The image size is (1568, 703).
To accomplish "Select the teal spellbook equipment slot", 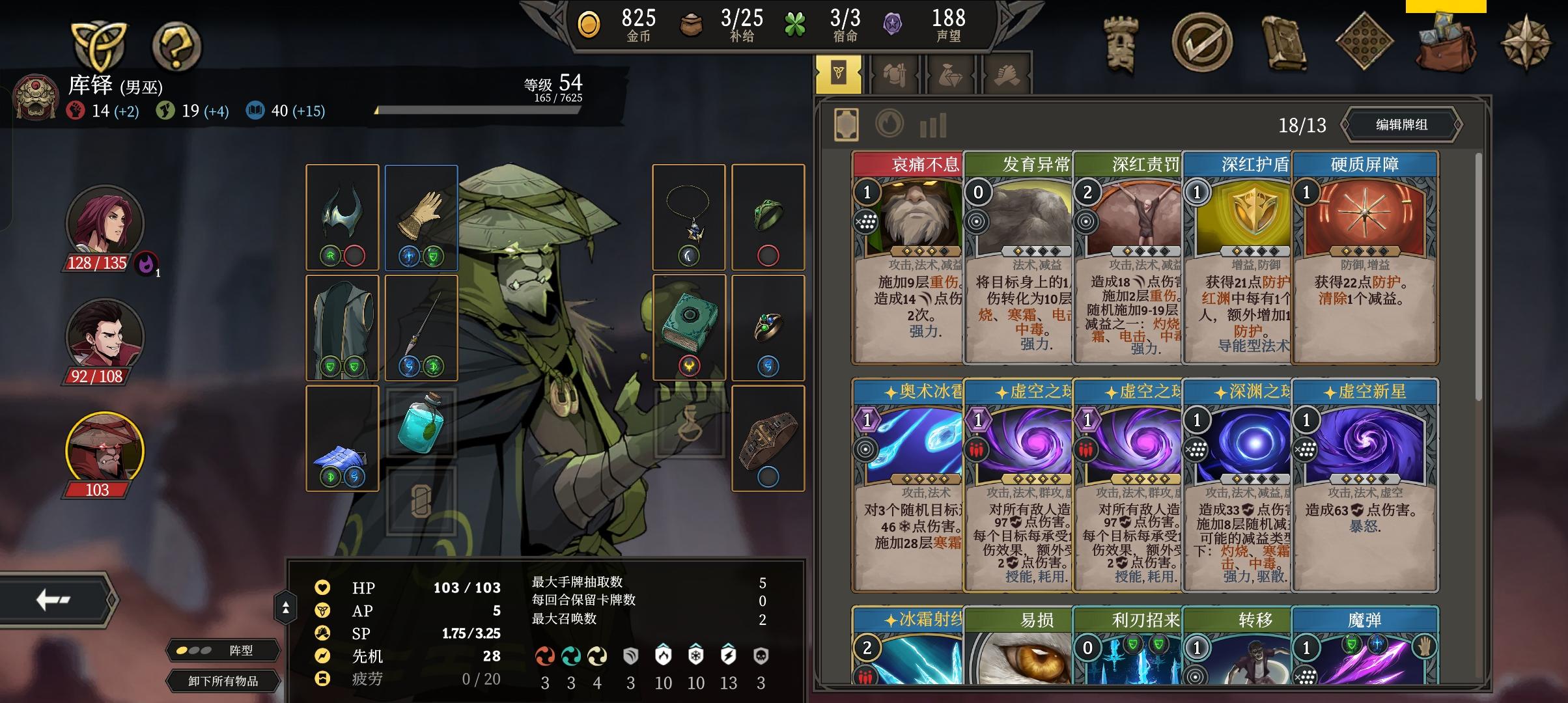I will click(x=689, y=327).
